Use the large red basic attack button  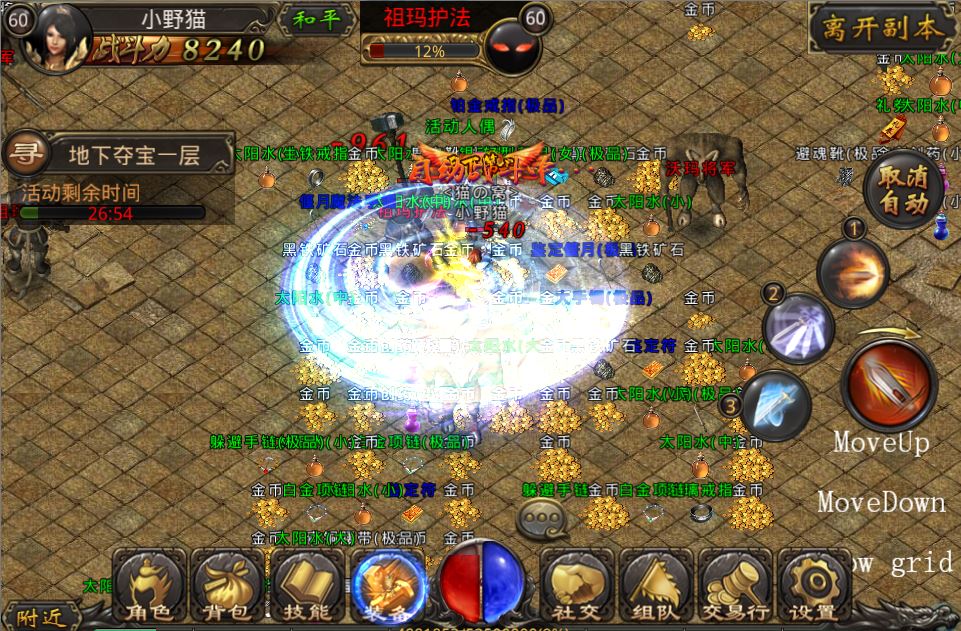click(889, 385)
